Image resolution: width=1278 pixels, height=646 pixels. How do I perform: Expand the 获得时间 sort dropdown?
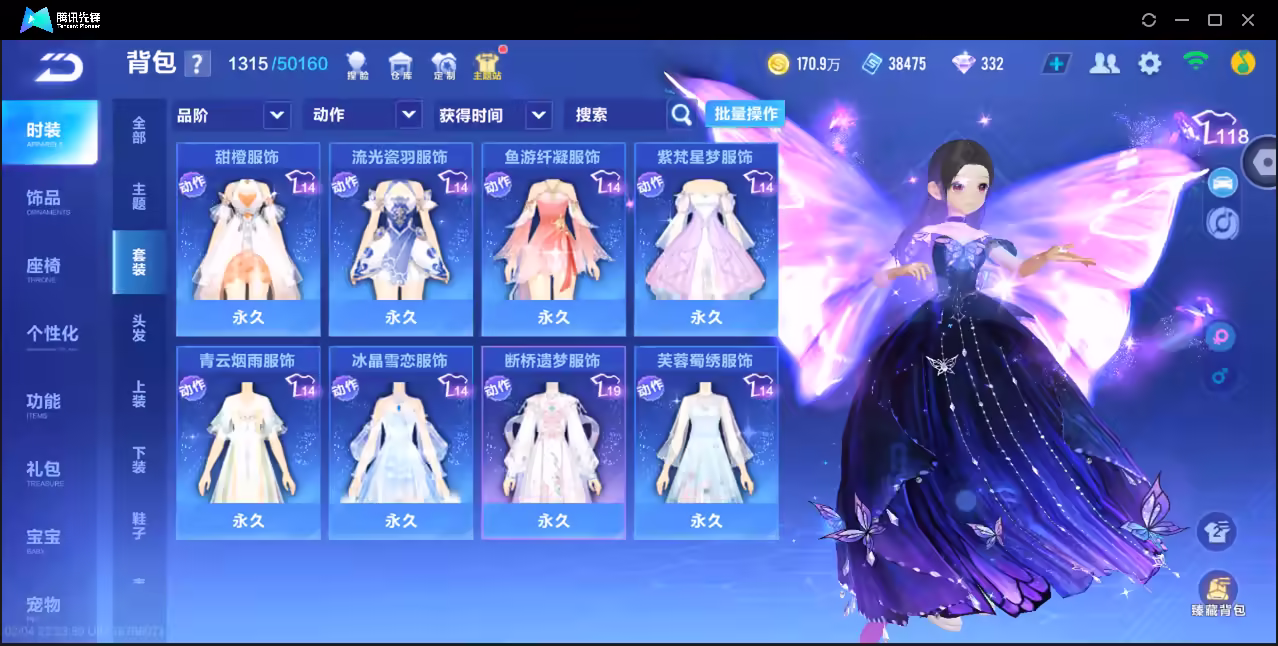click(494, 115)
